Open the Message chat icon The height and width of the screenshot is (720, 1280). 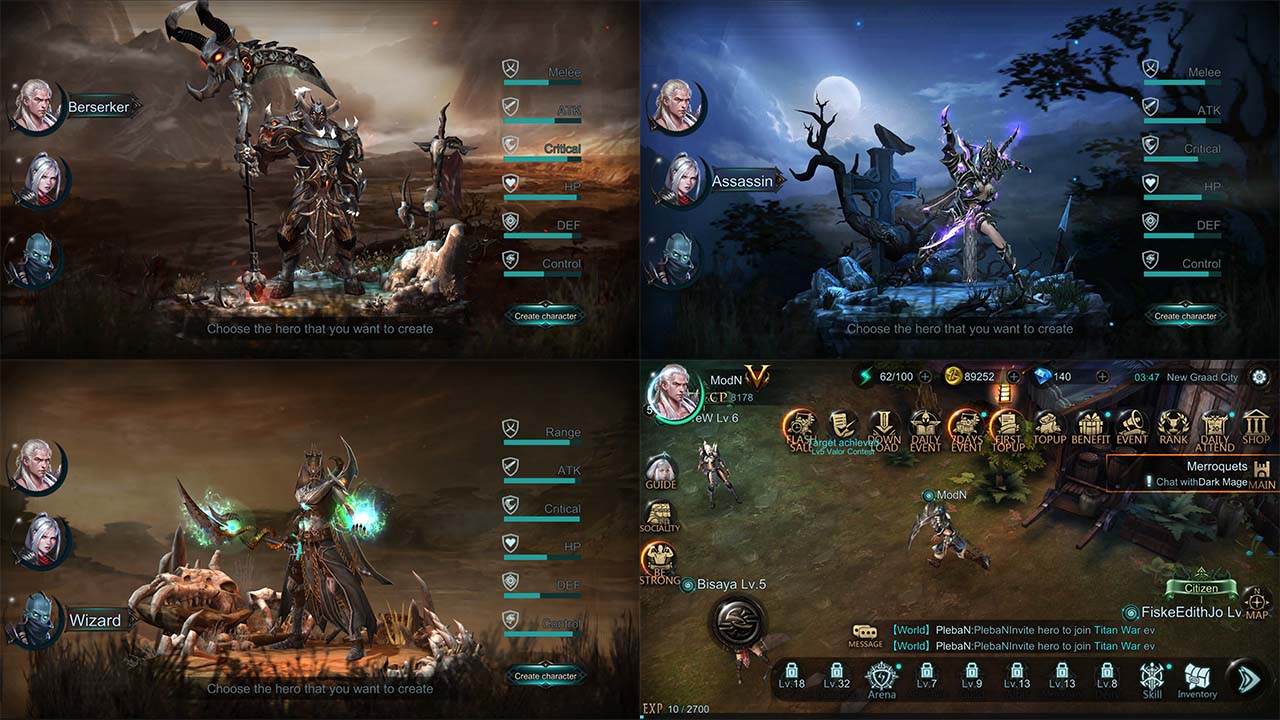[x=866, y=635]
